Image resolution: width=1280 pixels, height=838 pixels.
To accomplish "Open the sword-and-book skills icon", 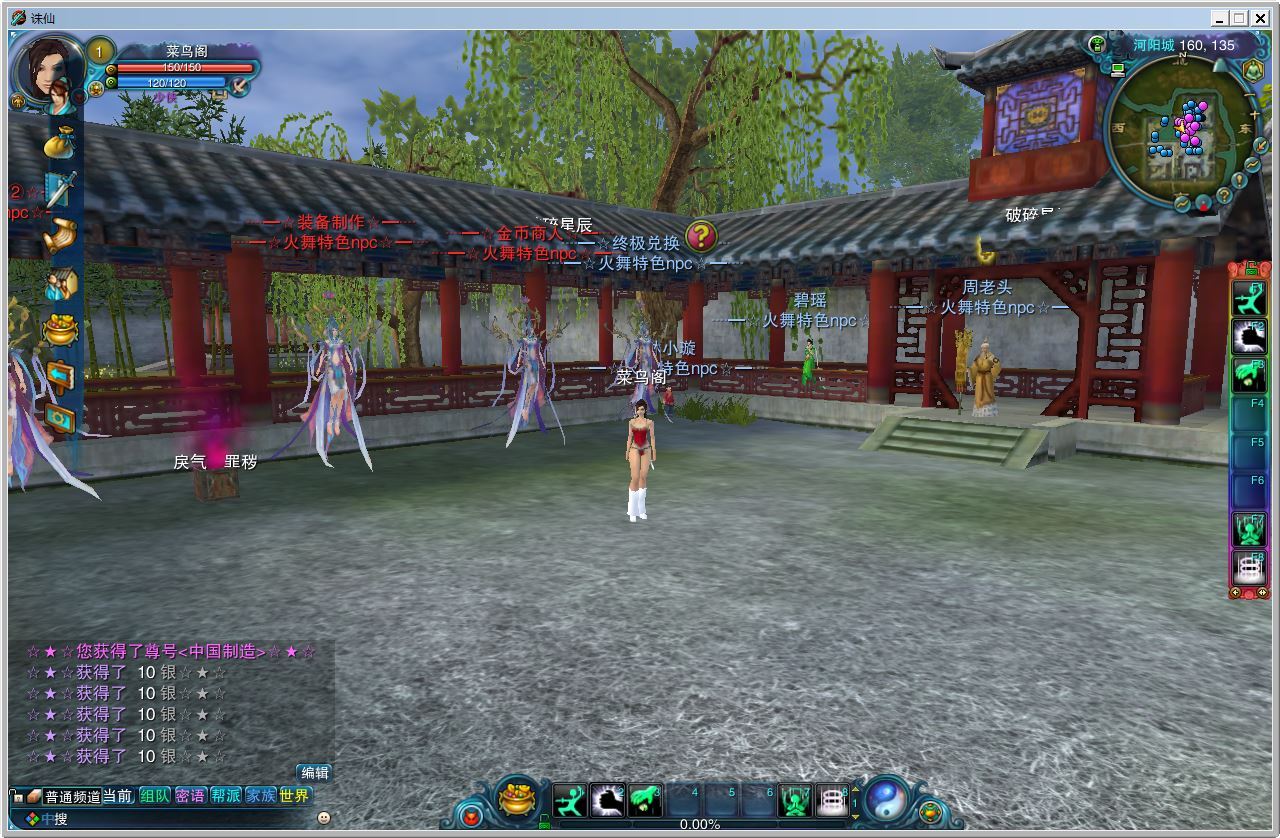I will point(61,188).
